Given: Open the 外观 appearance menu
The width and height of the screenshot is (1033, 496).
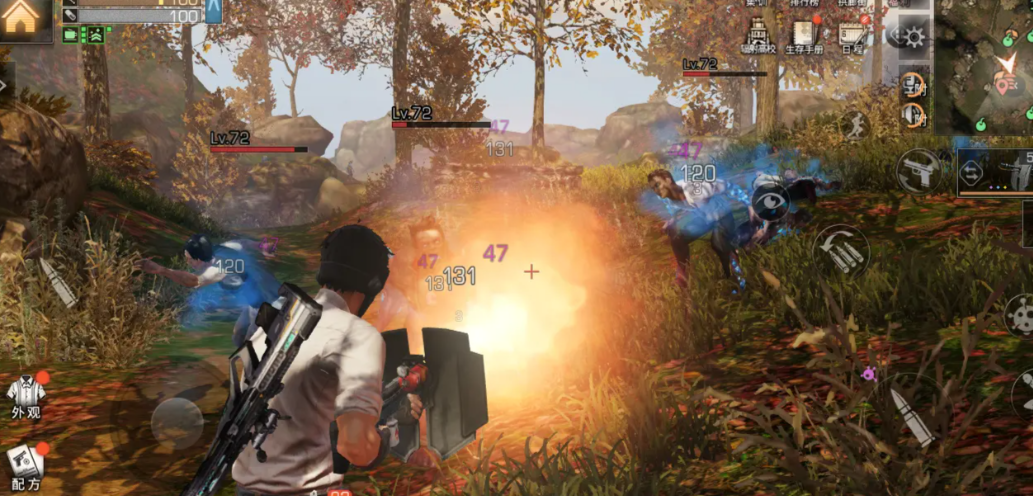Looking at the screenshot, I should click(24, 394).
